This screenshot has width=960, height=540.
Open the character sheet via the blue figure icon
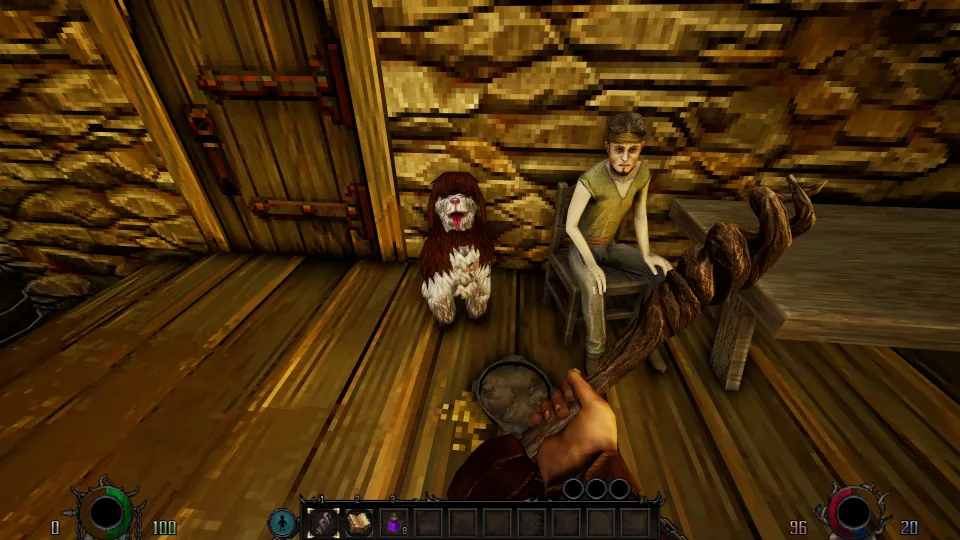tap(283, 521)
